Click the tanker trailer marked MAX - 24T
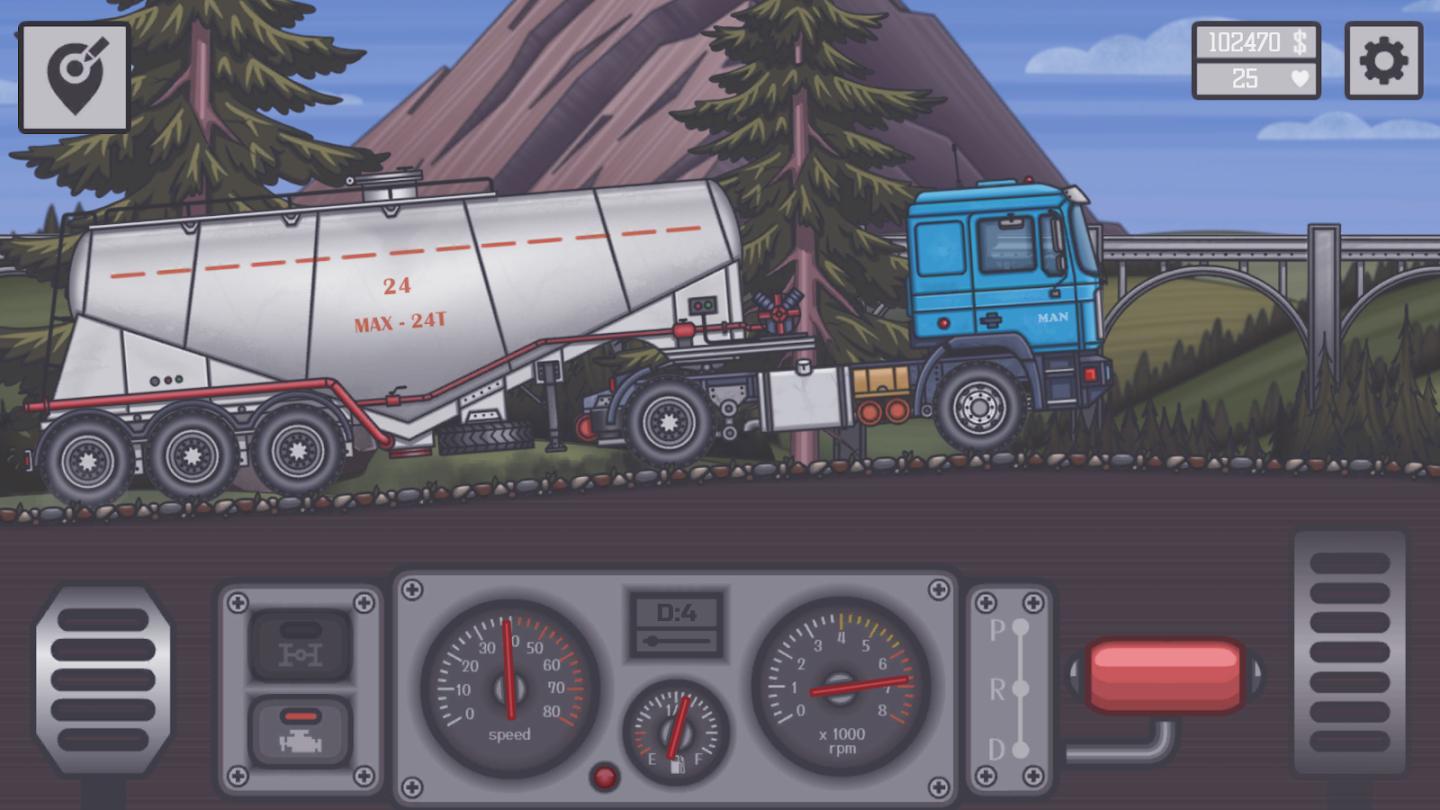 (400, 300)
